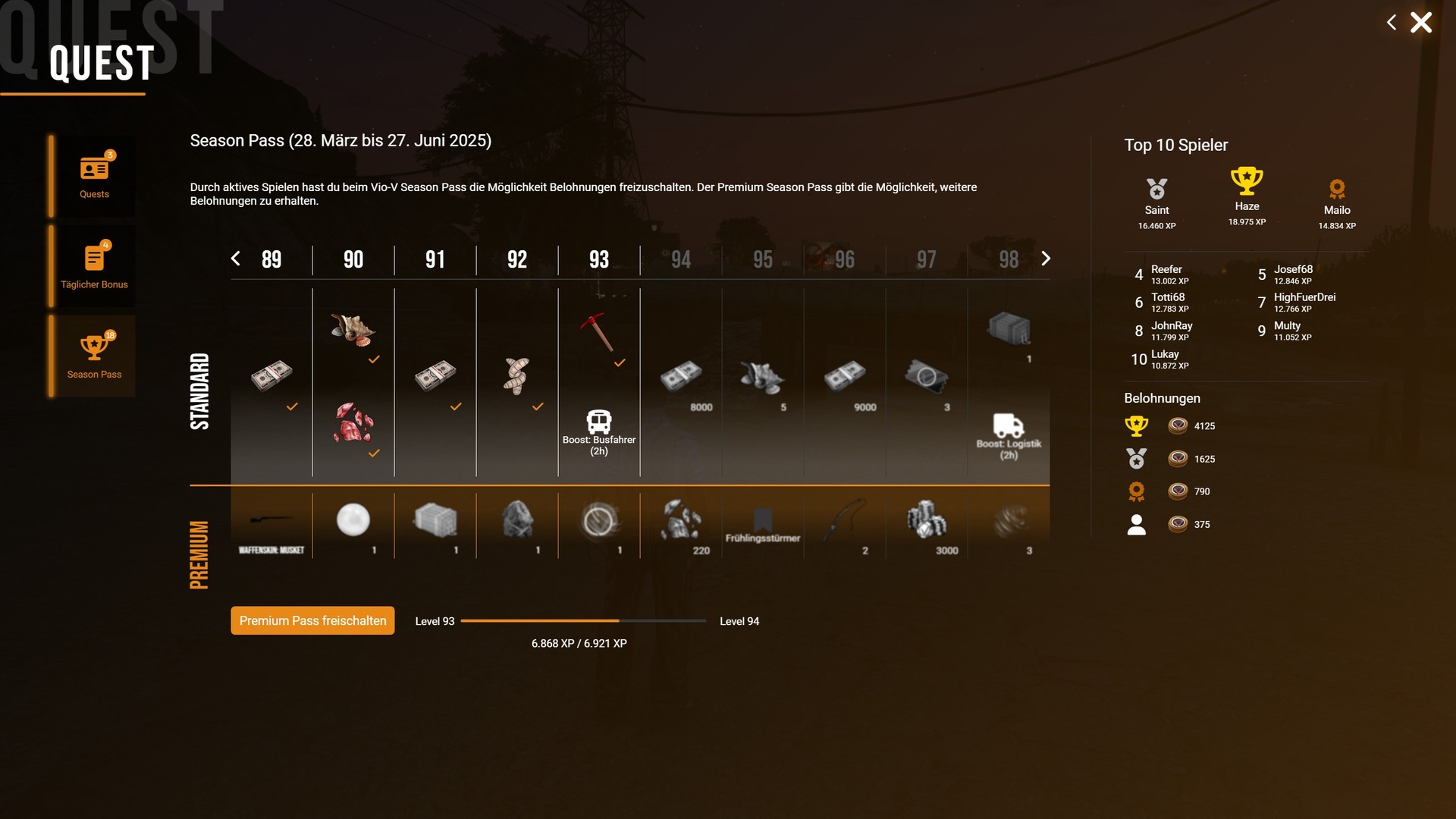Image resolution: width=1456 pixels, height=819 pixels.
Task: Select the level 90 seashells reward
Action: [x=353, y=330]
